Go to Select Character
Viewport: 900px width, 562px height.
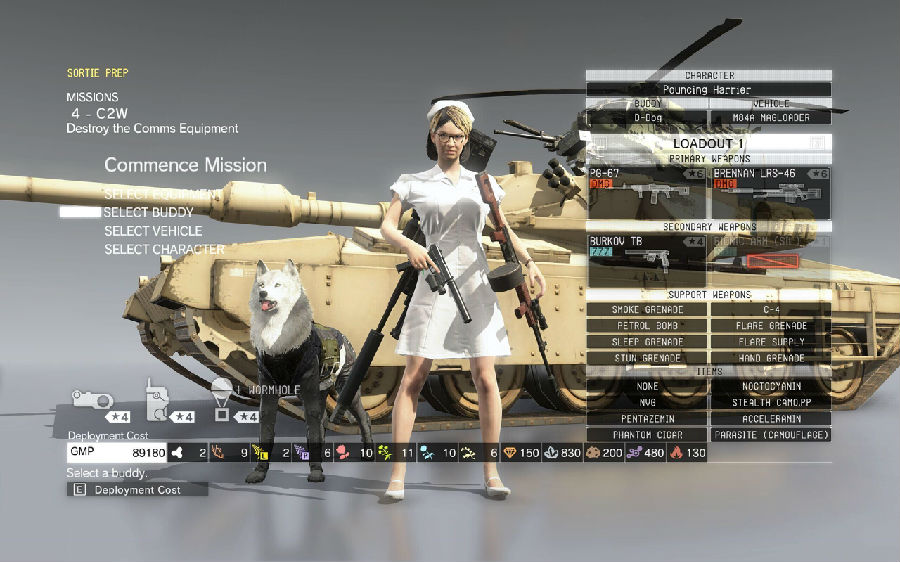tap(164, 250)
